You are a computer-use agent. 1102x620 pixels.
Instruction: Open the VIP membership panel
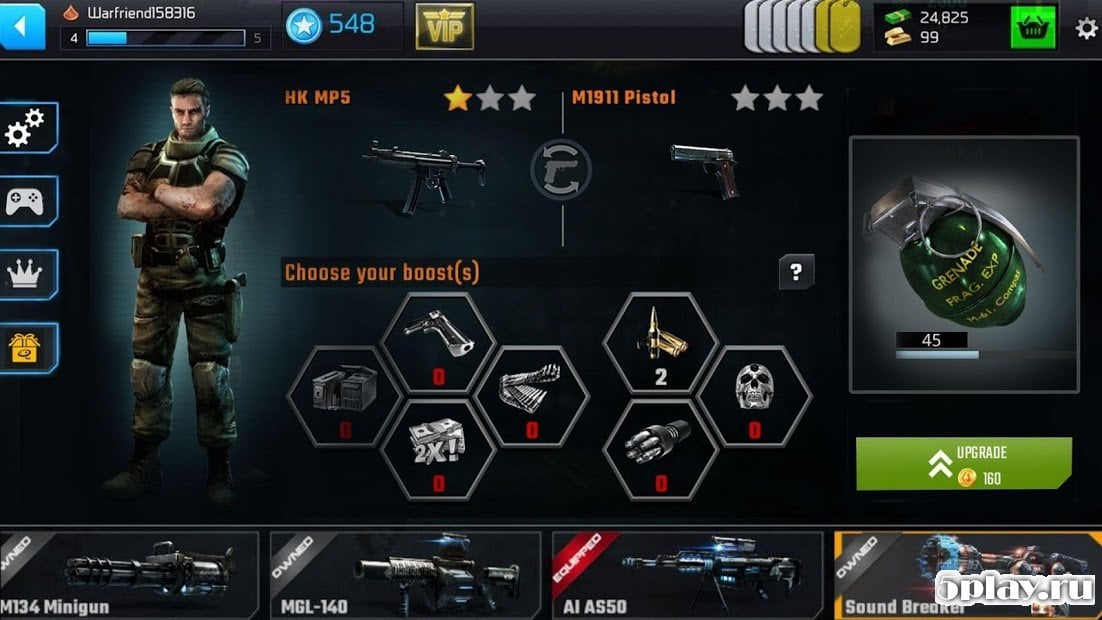(444, 26)
